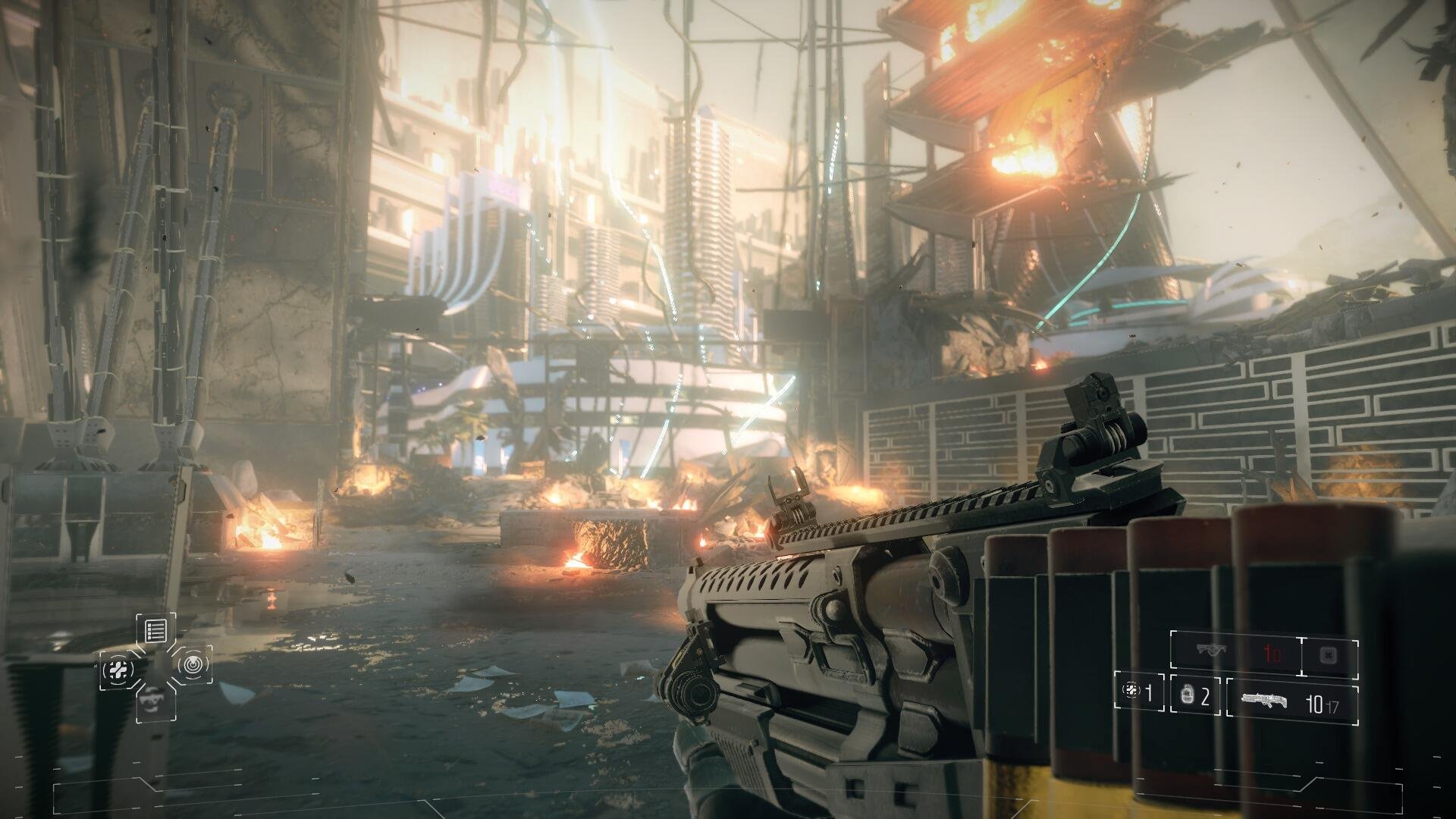
Task: Expand the upper OWL weapon status panel
Action: (x=1265, y=653)
